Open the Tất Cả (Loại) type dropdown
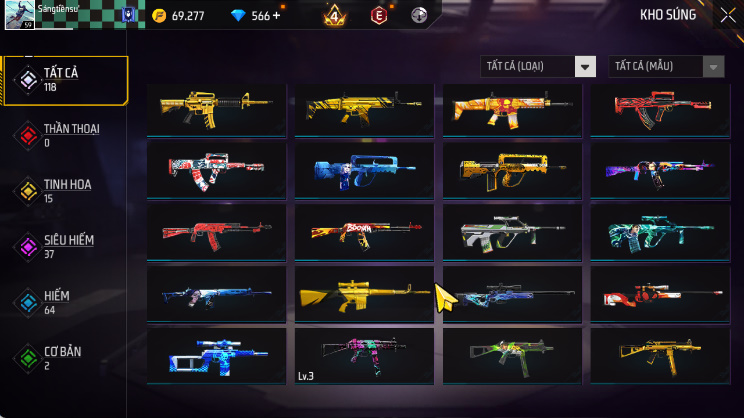Screen dimensions: 744x418 point(538,67)
